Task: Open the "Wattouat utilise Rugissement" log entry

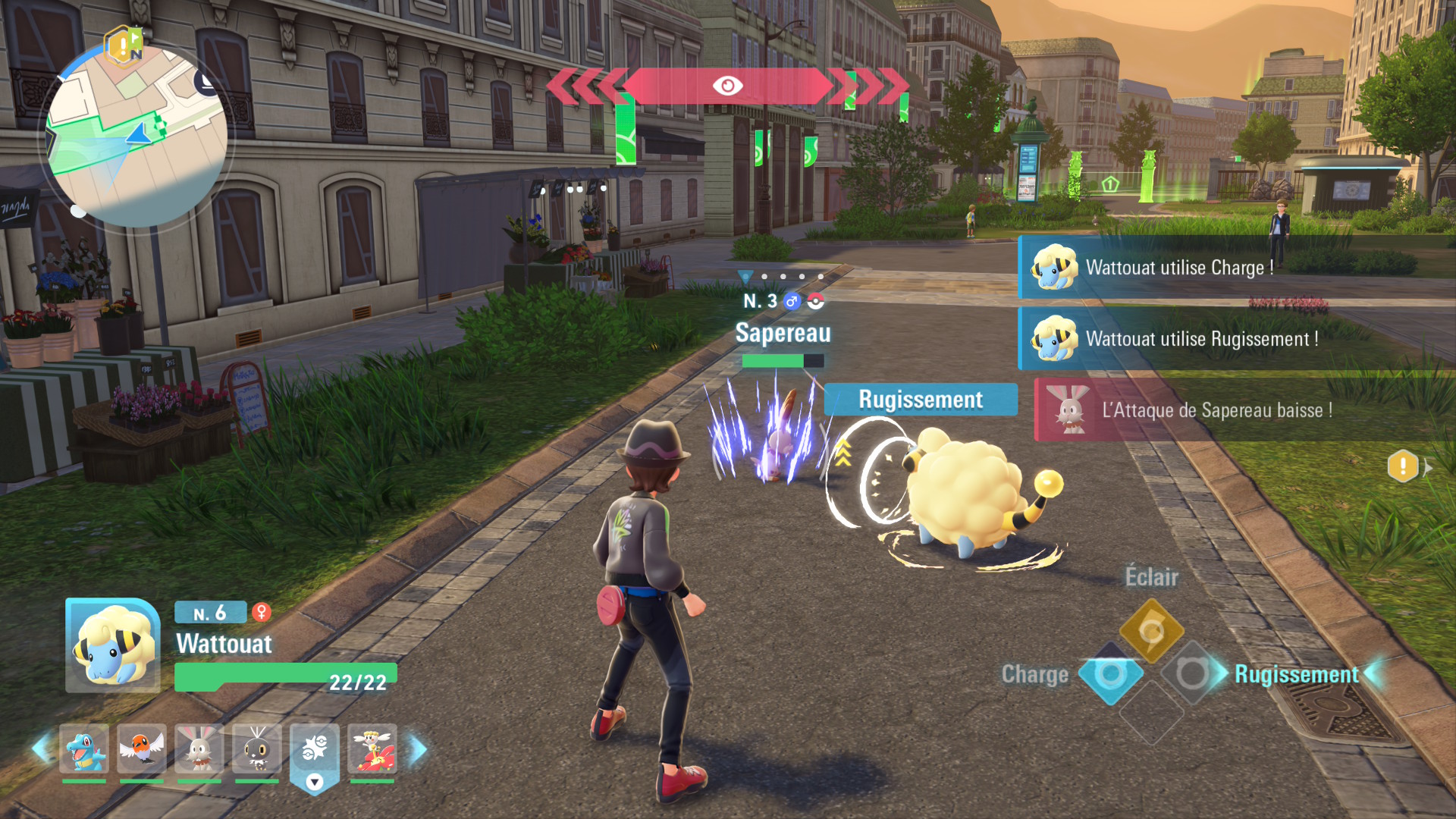Action: coord(1201,339)
